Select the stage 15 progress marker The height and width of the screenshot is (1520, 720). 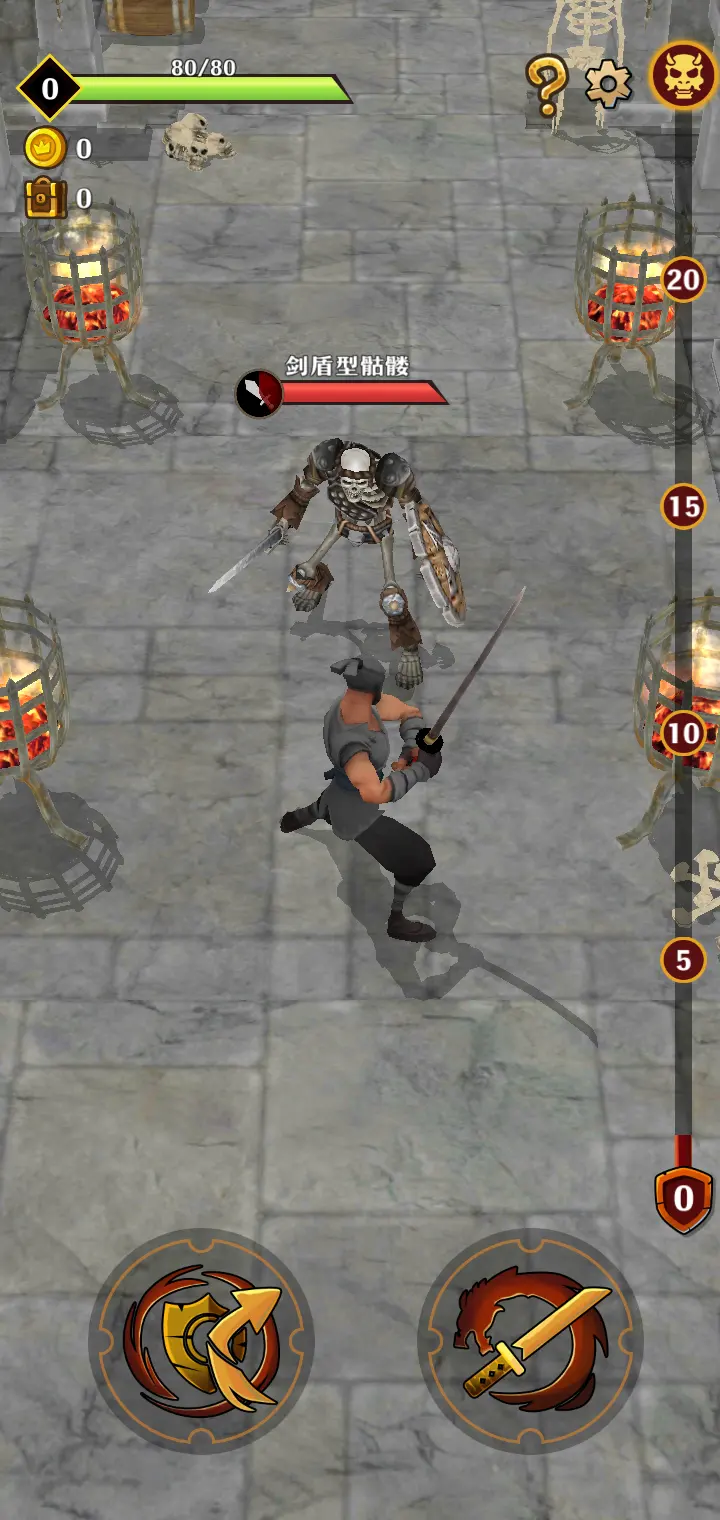683,507
